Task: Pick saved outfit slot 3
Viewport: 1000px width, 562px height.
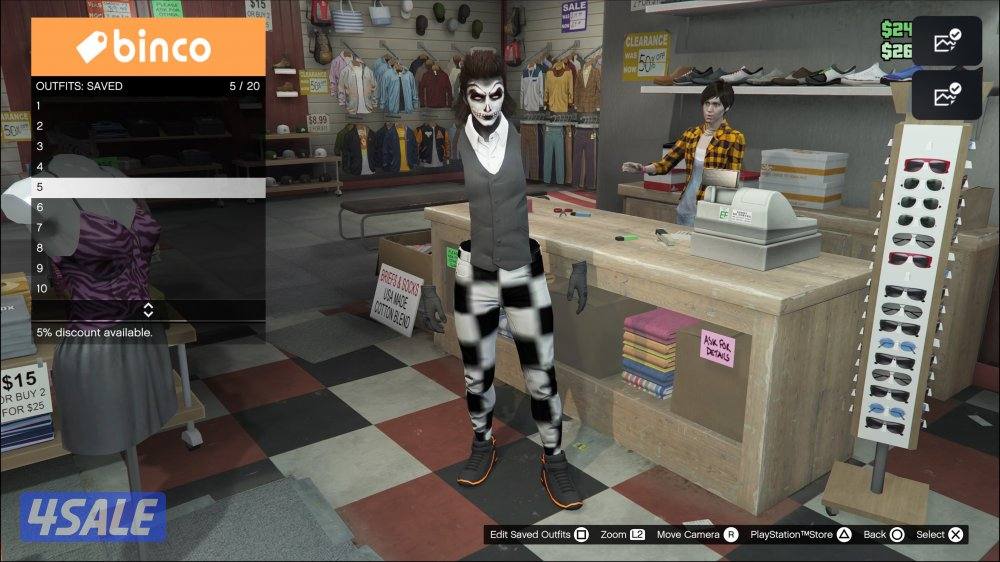Action: point(148,146)
